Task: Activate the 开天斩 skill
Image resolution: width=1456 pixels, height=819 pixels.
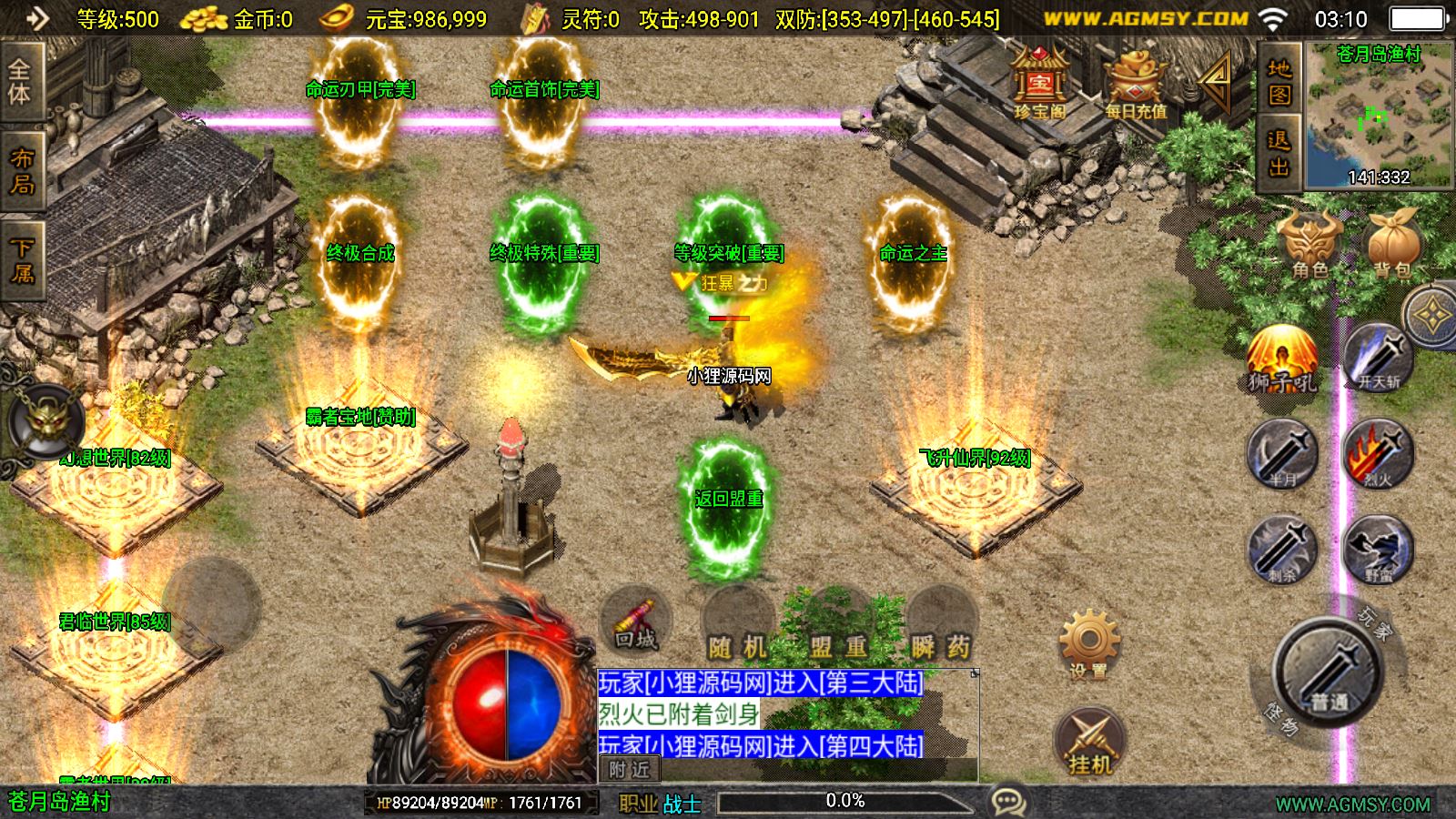Action: tap(1379, 358)
